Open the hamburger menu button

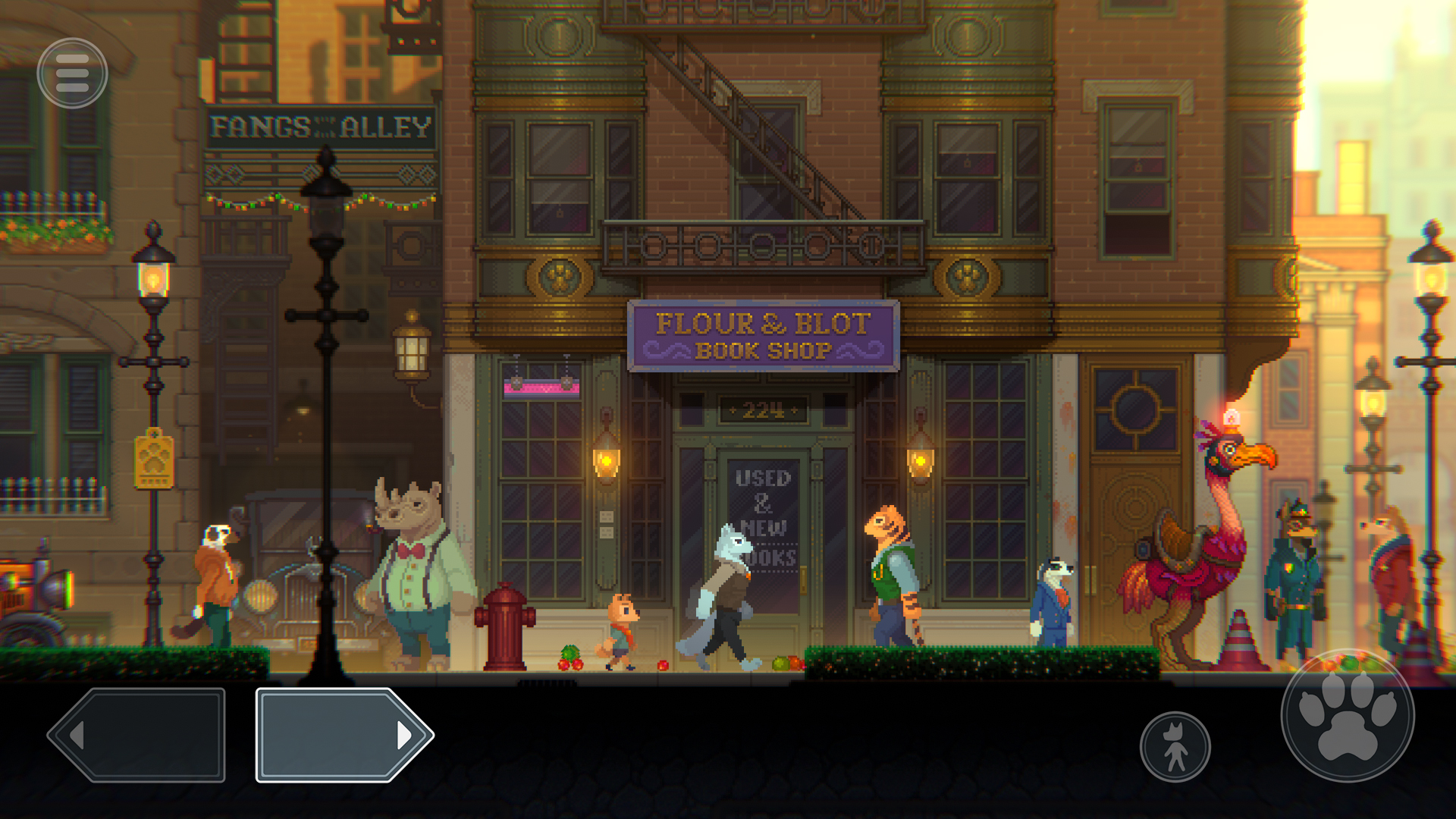pos(72,74)
